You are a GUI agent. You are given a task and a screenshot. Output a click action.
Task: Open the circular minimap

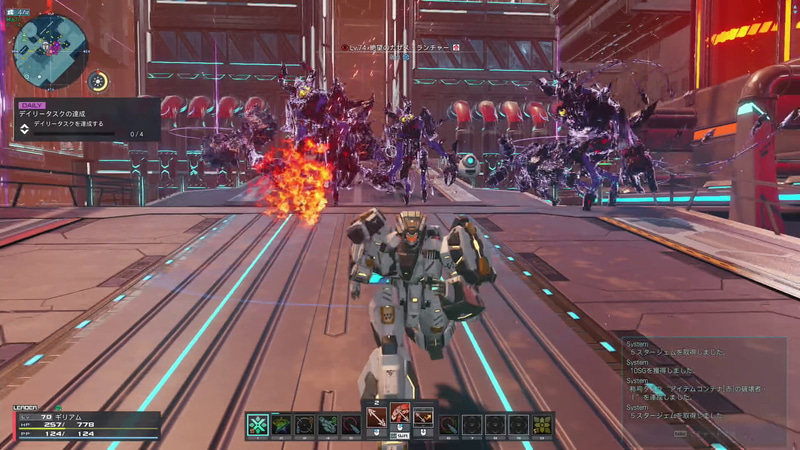pyautogui.click(x=49, y=48)
